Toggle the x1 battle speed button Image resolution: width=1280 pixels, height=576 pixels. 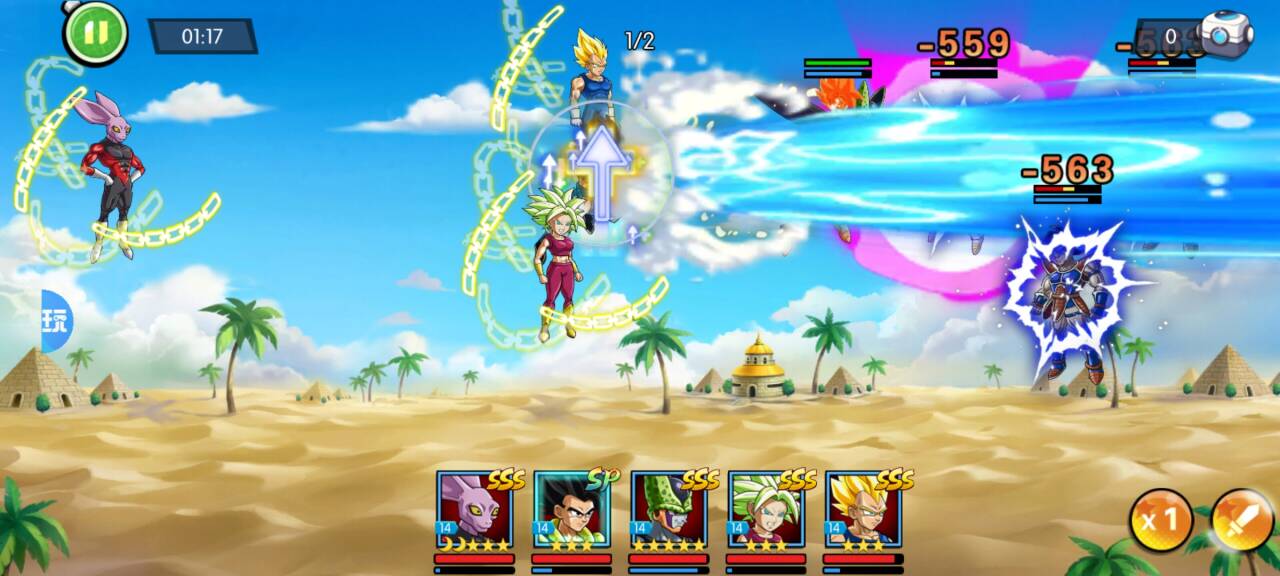[1160, 520]
